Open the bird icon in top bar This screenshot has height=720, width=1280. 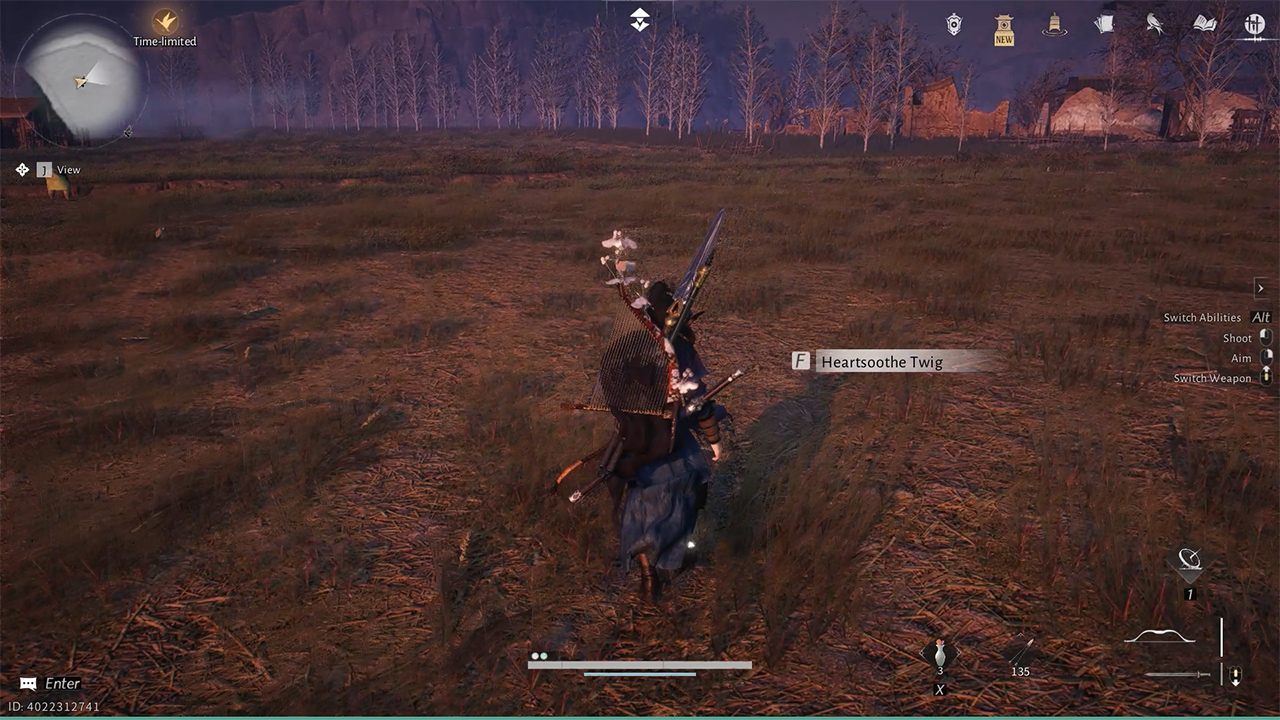1154,24
